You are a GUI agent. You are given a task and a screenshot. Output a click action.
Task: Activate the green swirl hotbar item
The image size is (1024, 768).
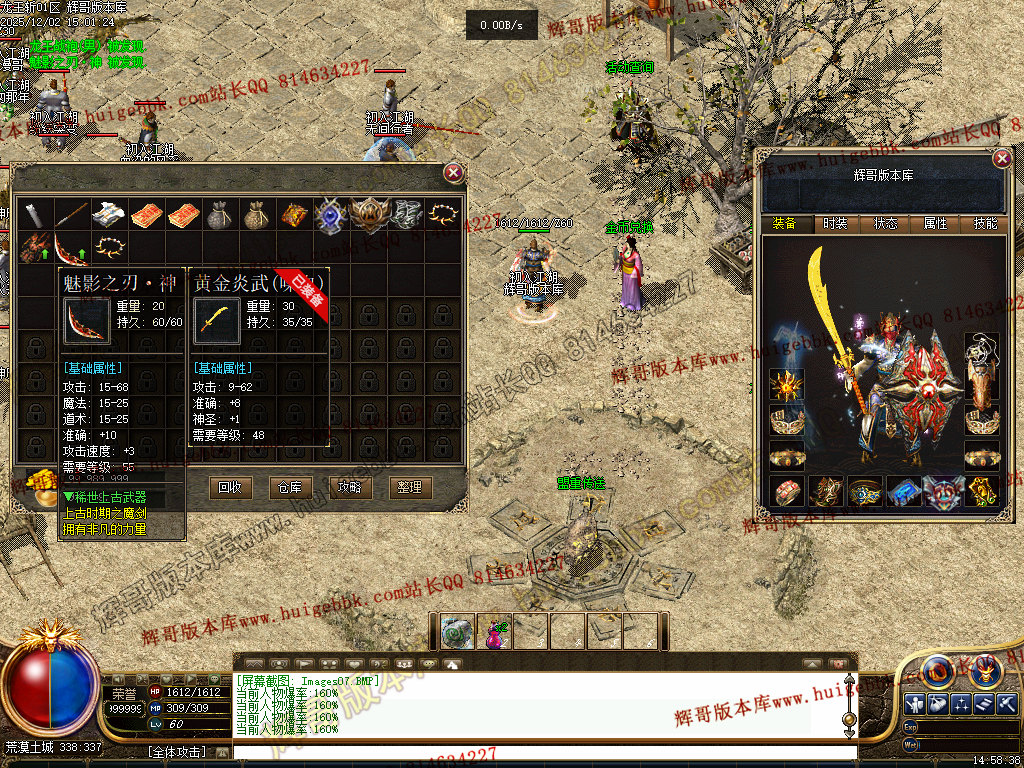pyautogui.click(x=458, y=632)
